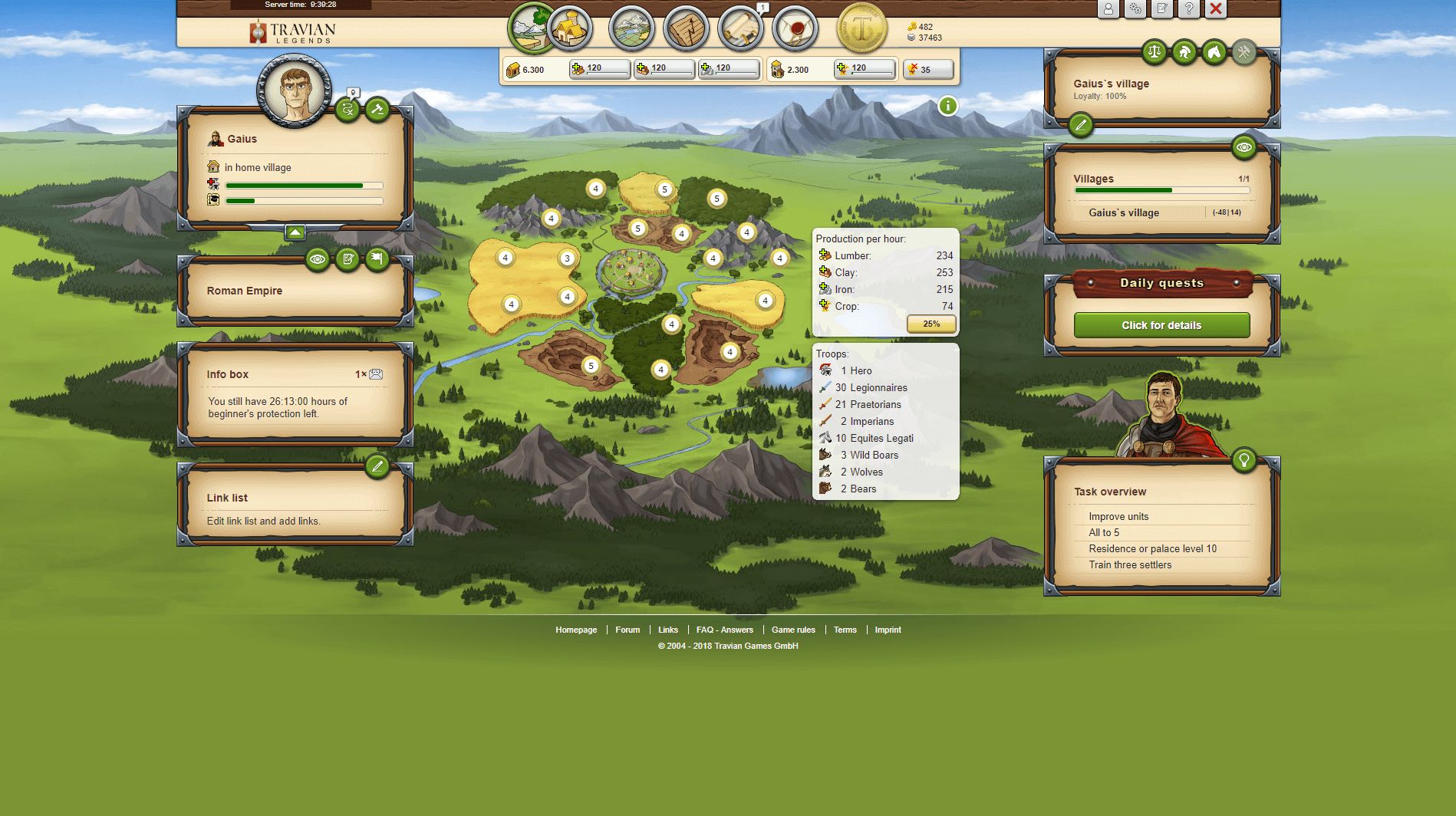Screen dimensions: 1456x816
Task: Select Gaius's village in the villages list
Action: [x=1124, y=212]
